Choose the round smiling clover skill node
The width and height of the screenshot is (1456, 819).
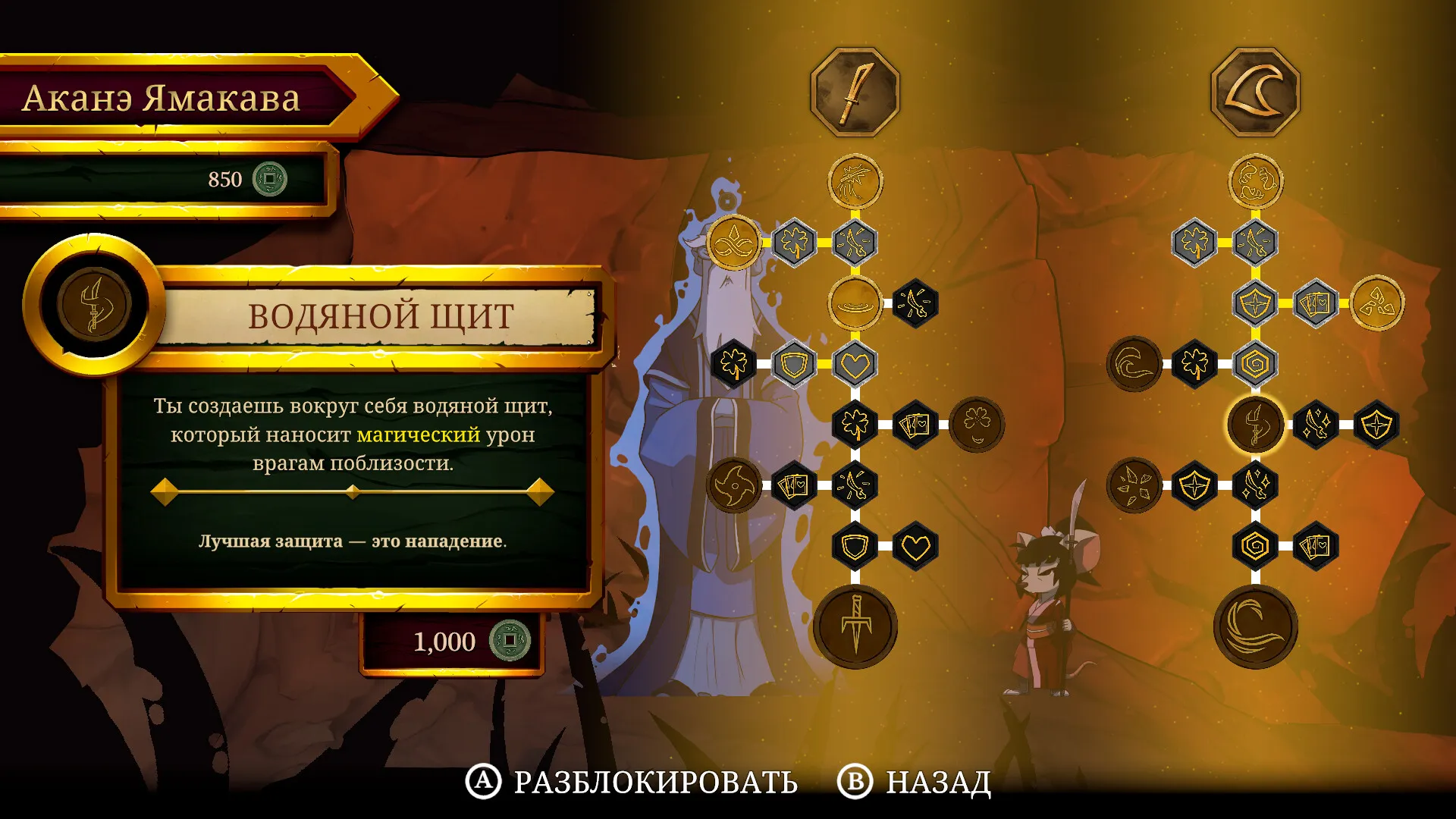[977, 425]
